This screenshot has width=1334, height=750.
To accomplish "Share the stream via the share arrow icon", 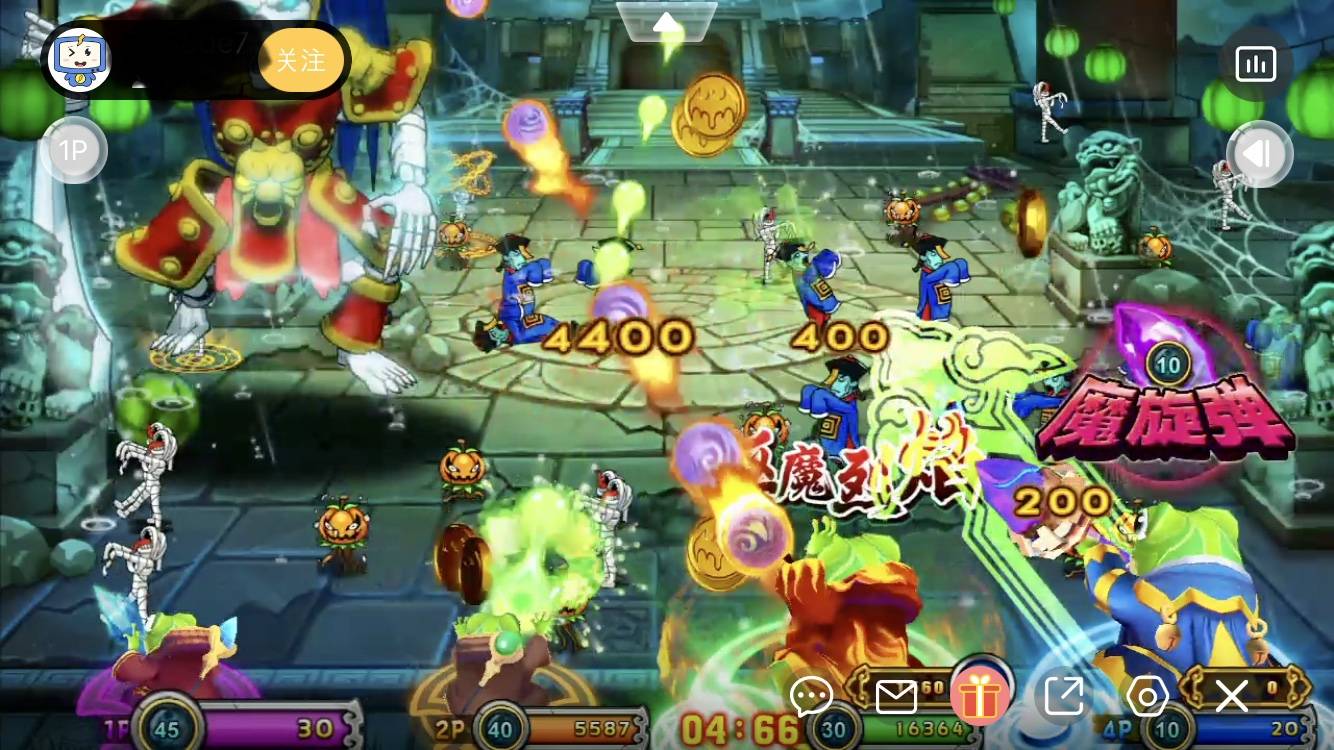I will 1064,696.
